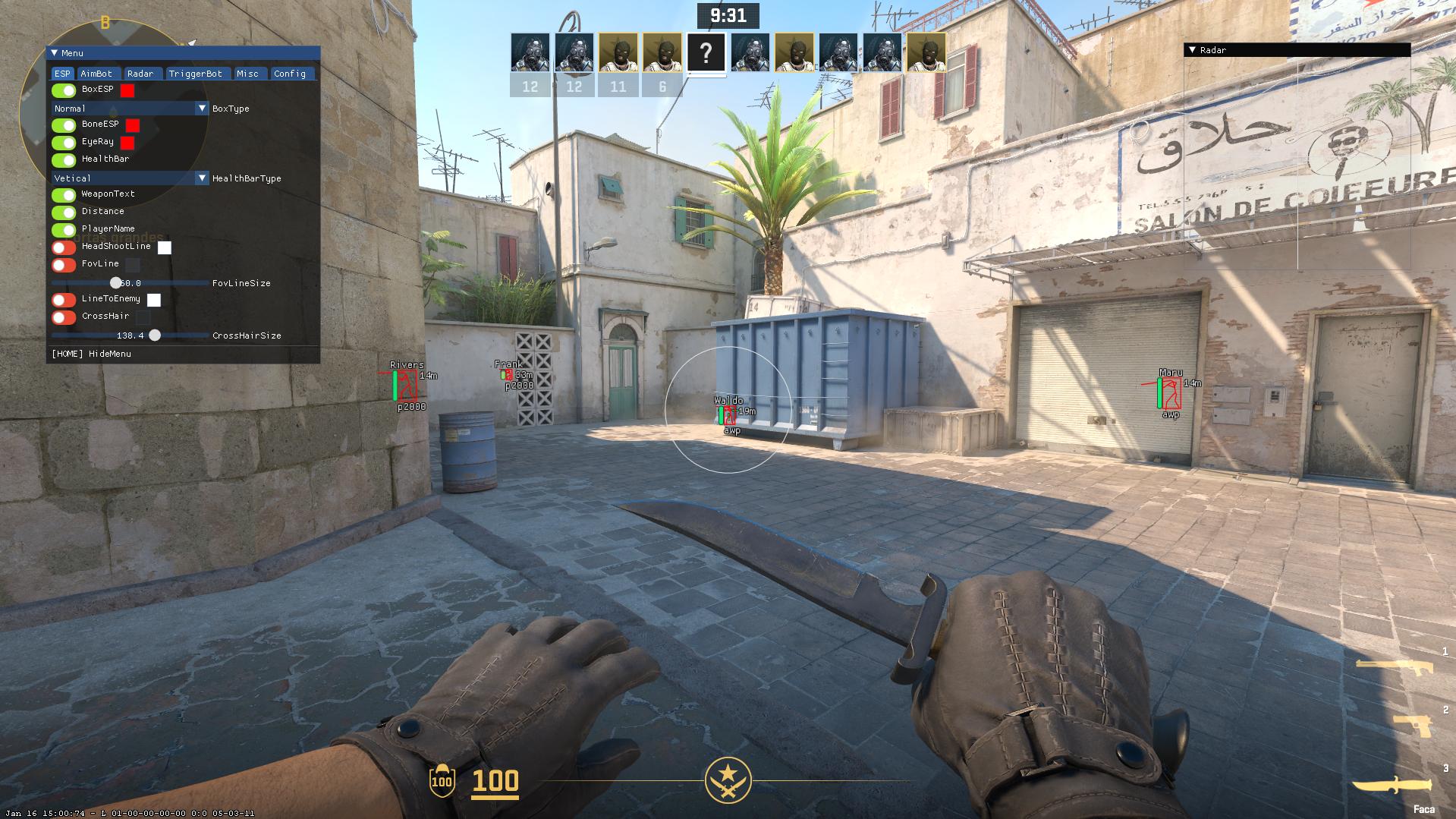Adjust the CrossHairSize slider
The image size is (1456, 819).
point(156,335)
